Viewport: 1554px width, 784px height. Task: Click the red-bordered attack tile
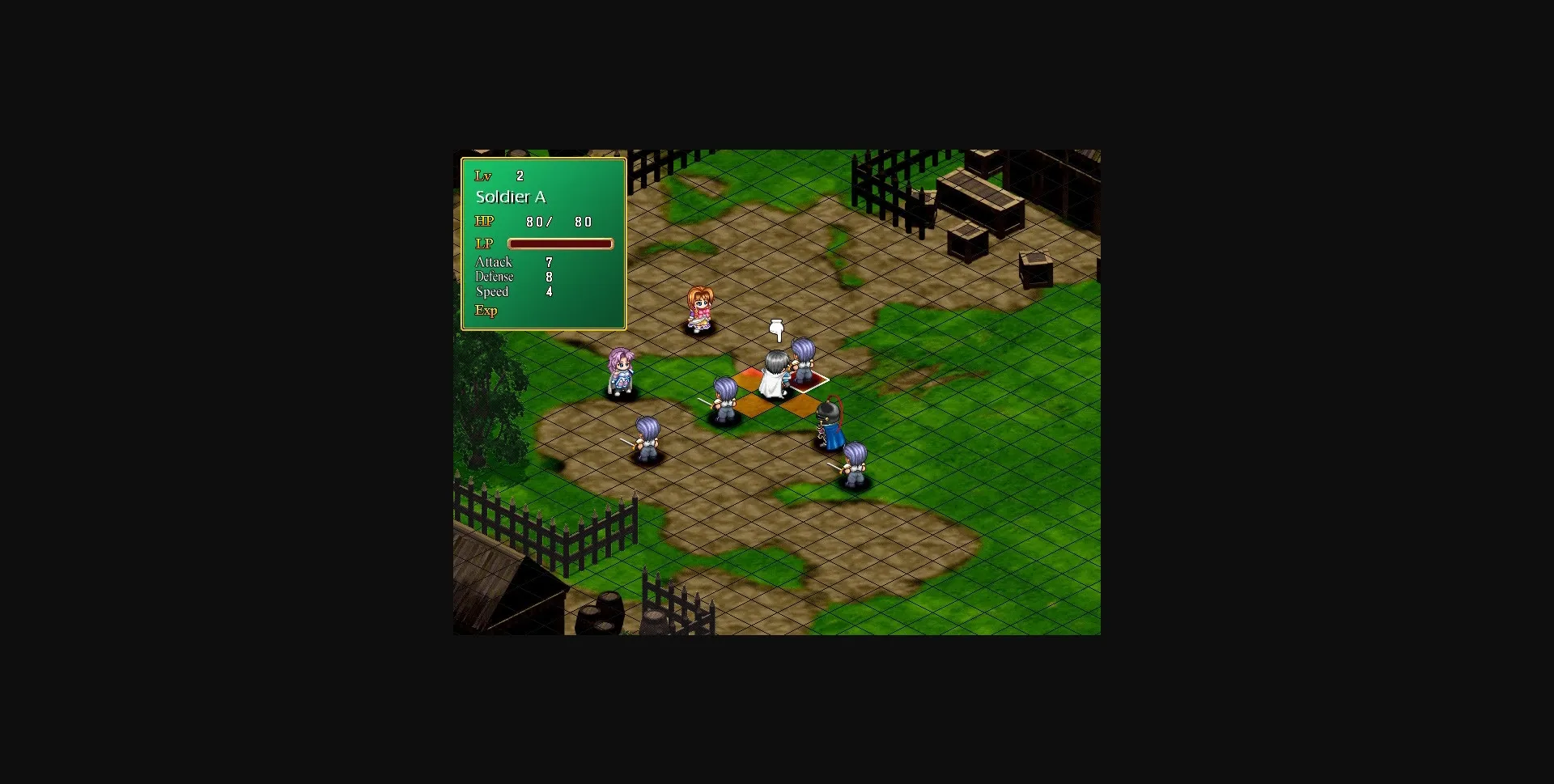click(809, 379)
